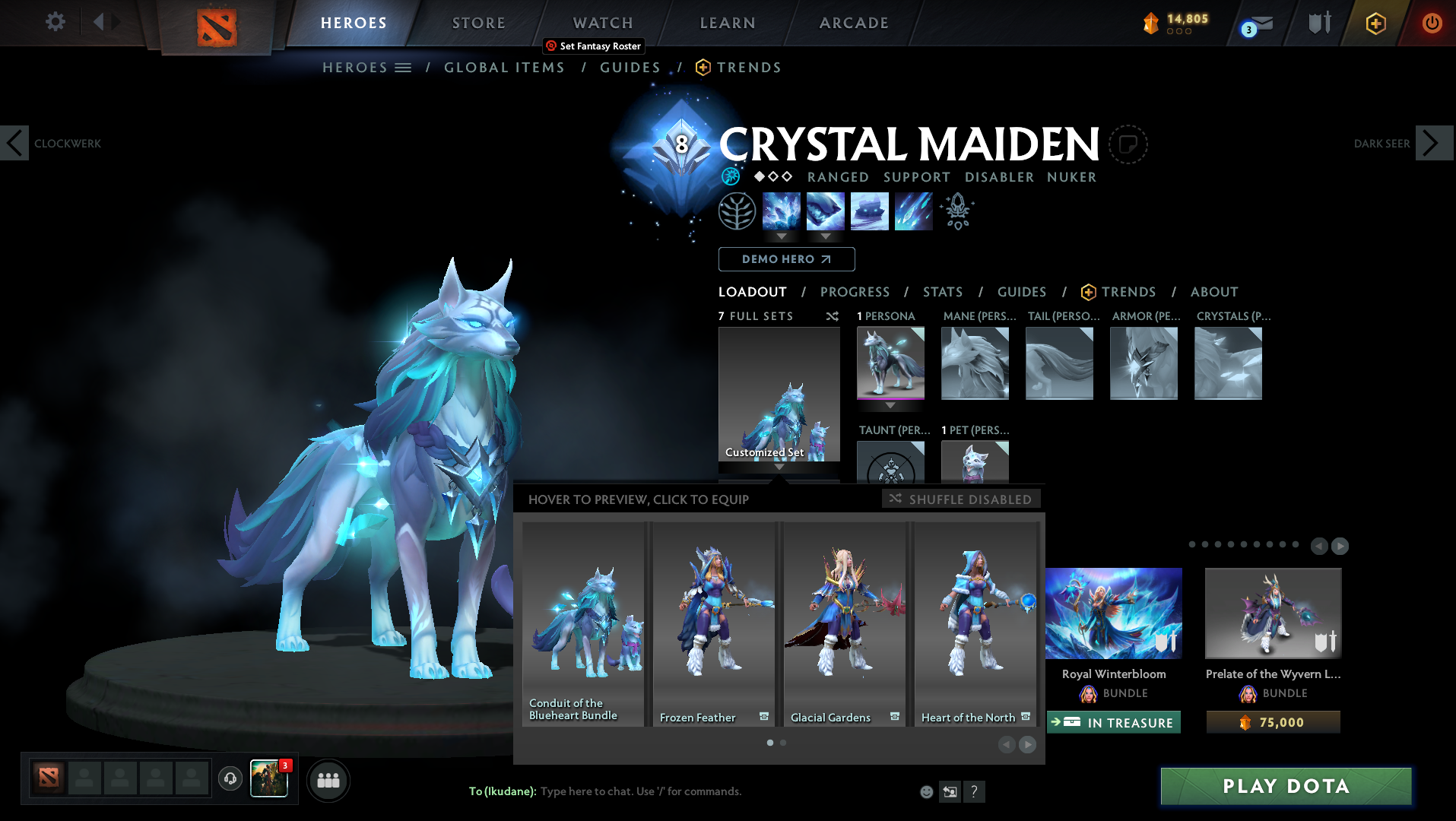Toggle Shuffle Disabled in the preview popup
Screen dimensions: 1456x821
(x=961, y=499)
